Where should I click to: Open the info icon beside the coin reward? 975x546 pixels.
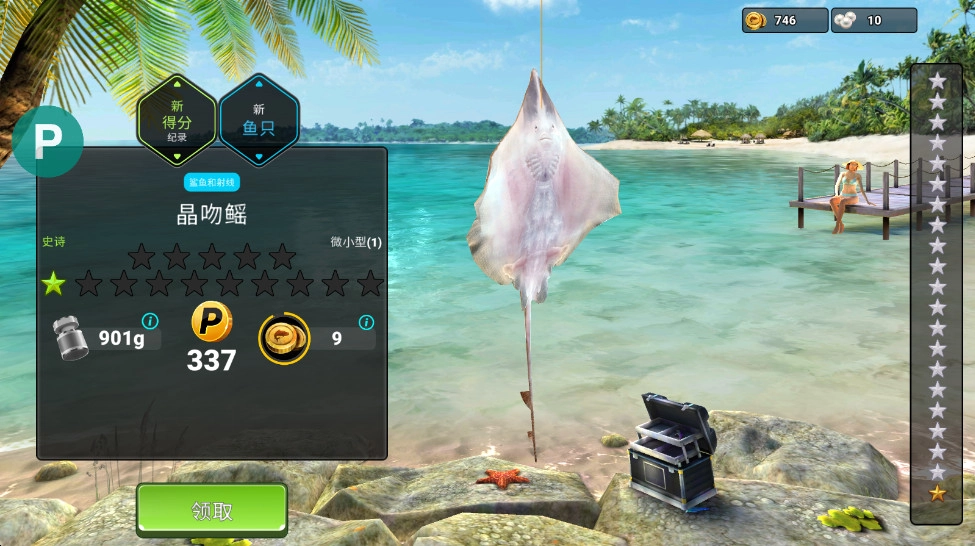tap(366, 322)
